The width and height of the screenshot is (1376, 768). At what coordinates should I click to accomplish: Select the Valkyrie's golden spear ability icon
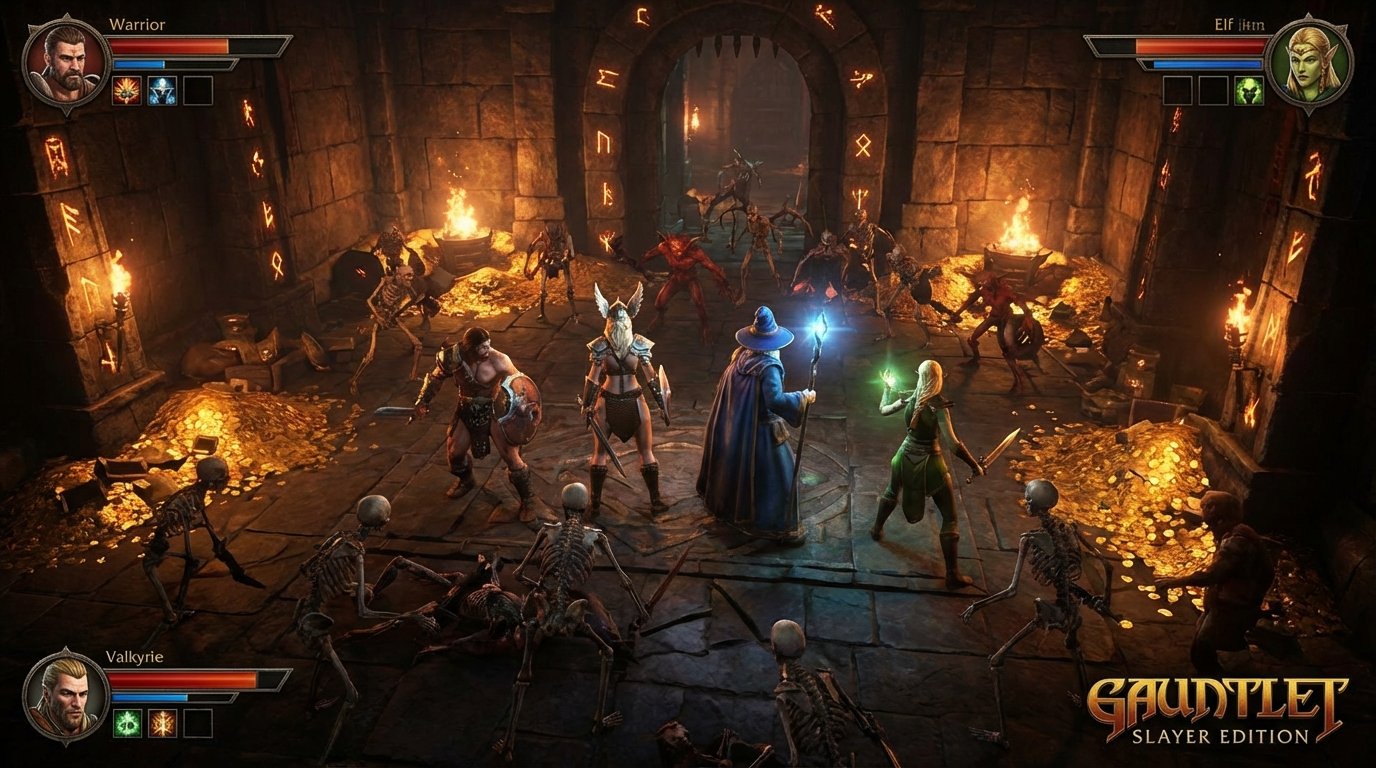click(x=162, y=723)
